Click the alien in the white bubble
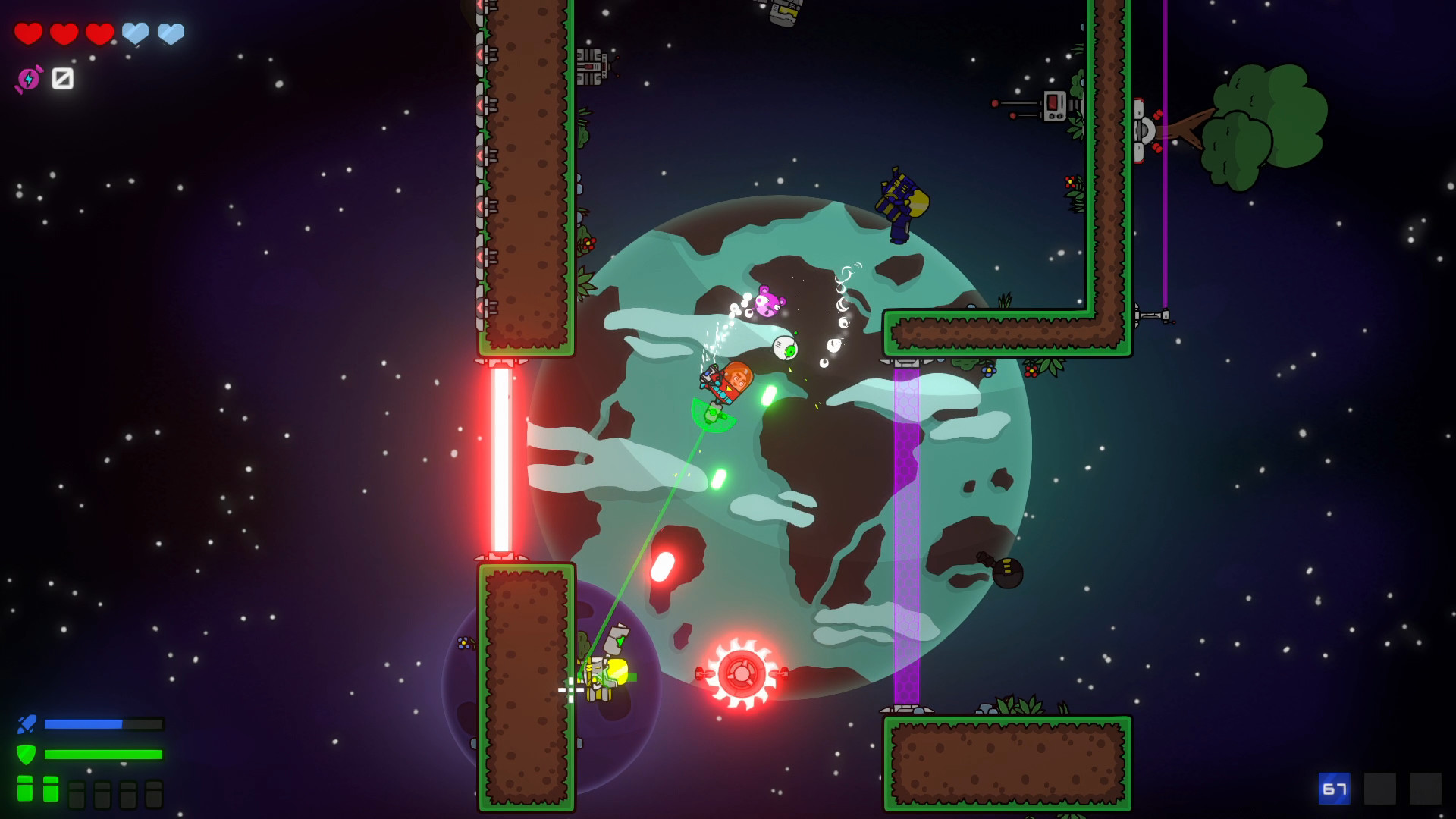1456x819 pixels. tap(786, 347)
